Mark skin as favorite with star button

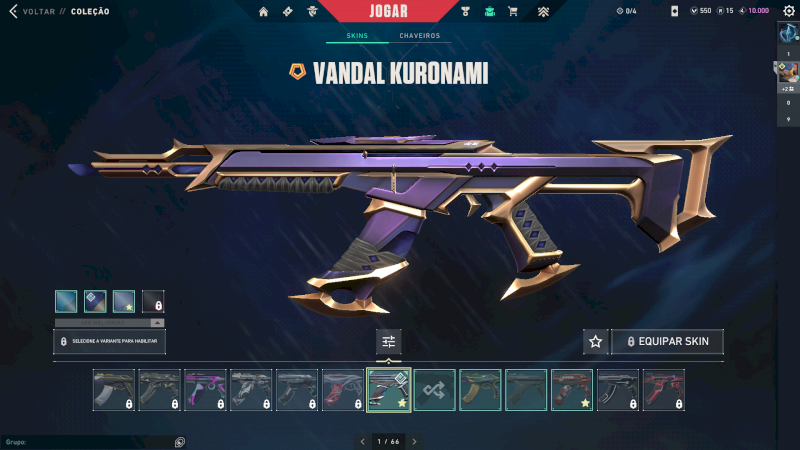click(x=596, y=342)
